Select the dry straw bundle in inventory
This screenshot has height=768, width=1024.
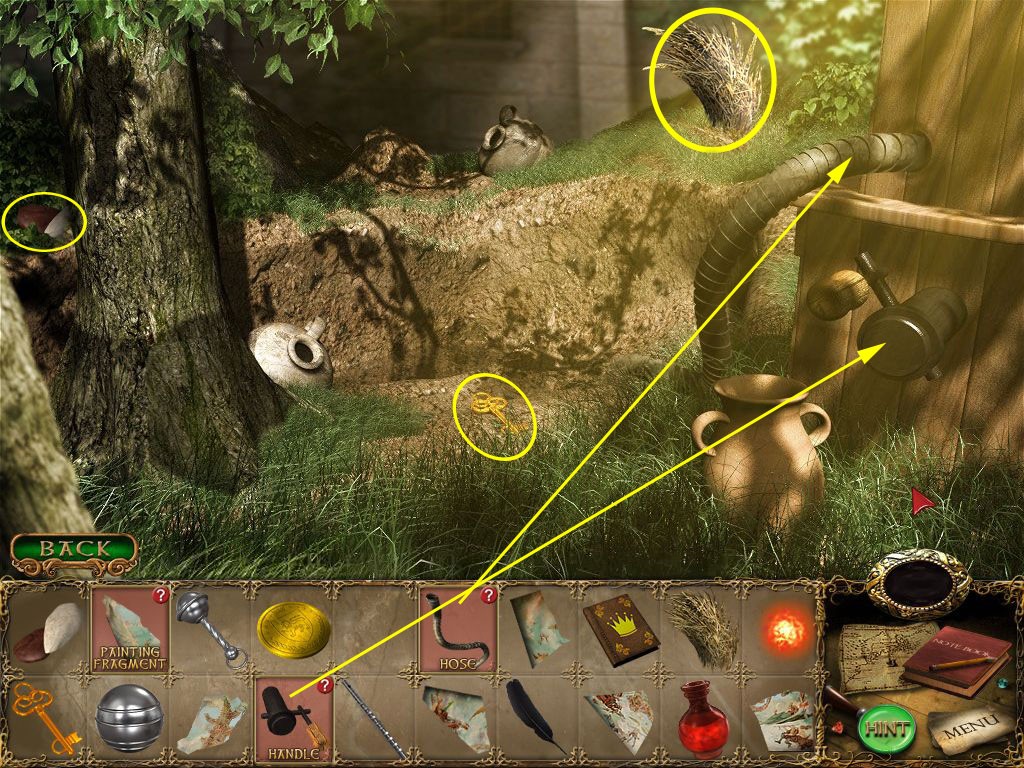pyautogui.click(x=702, y=628)
